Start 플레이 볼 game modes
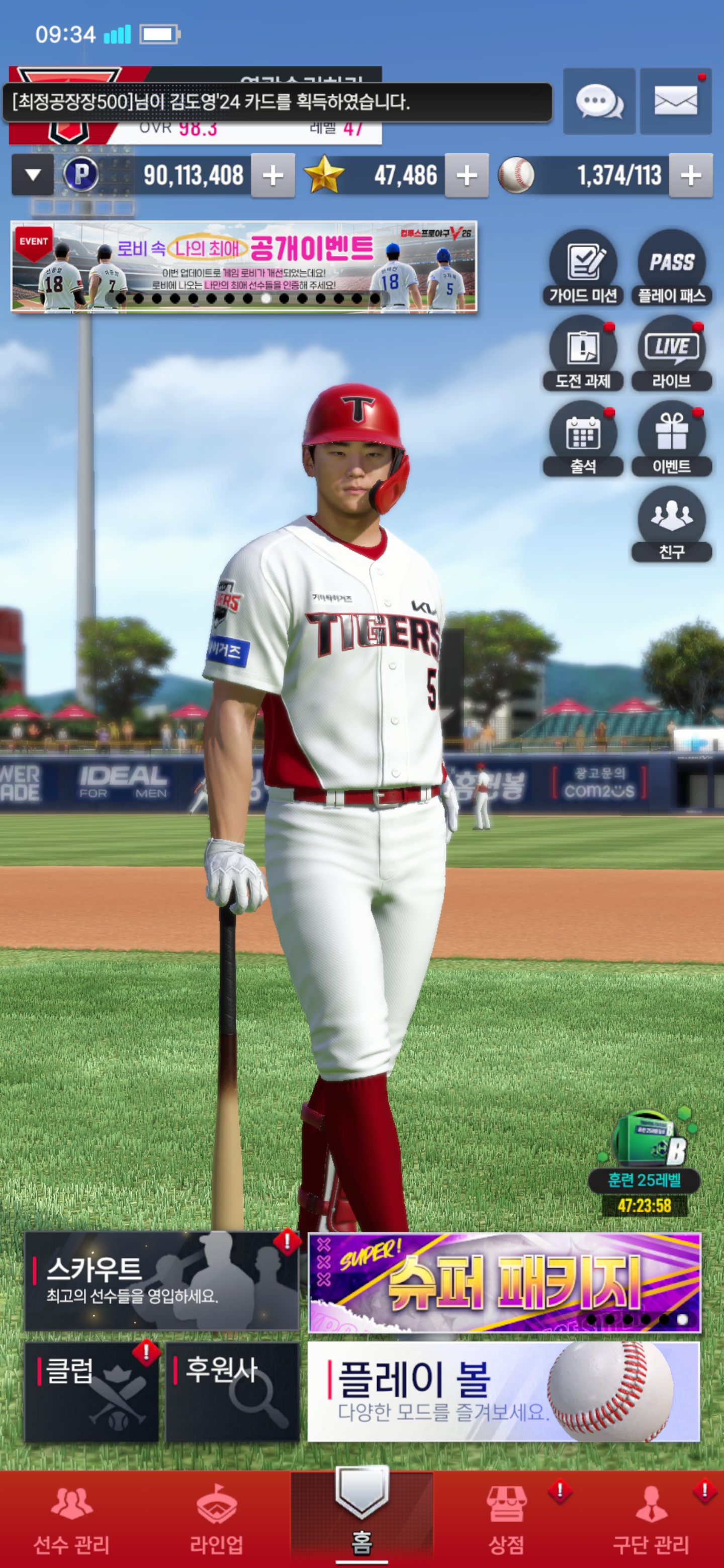 pyautogui.click(x=504, y=1392)
